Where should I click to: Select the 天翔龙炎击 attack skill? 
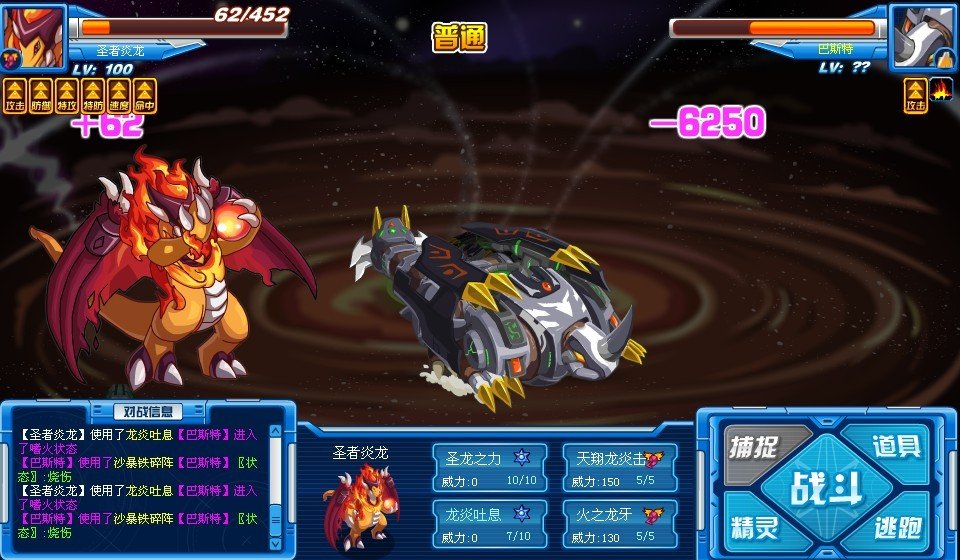point(620,467)
